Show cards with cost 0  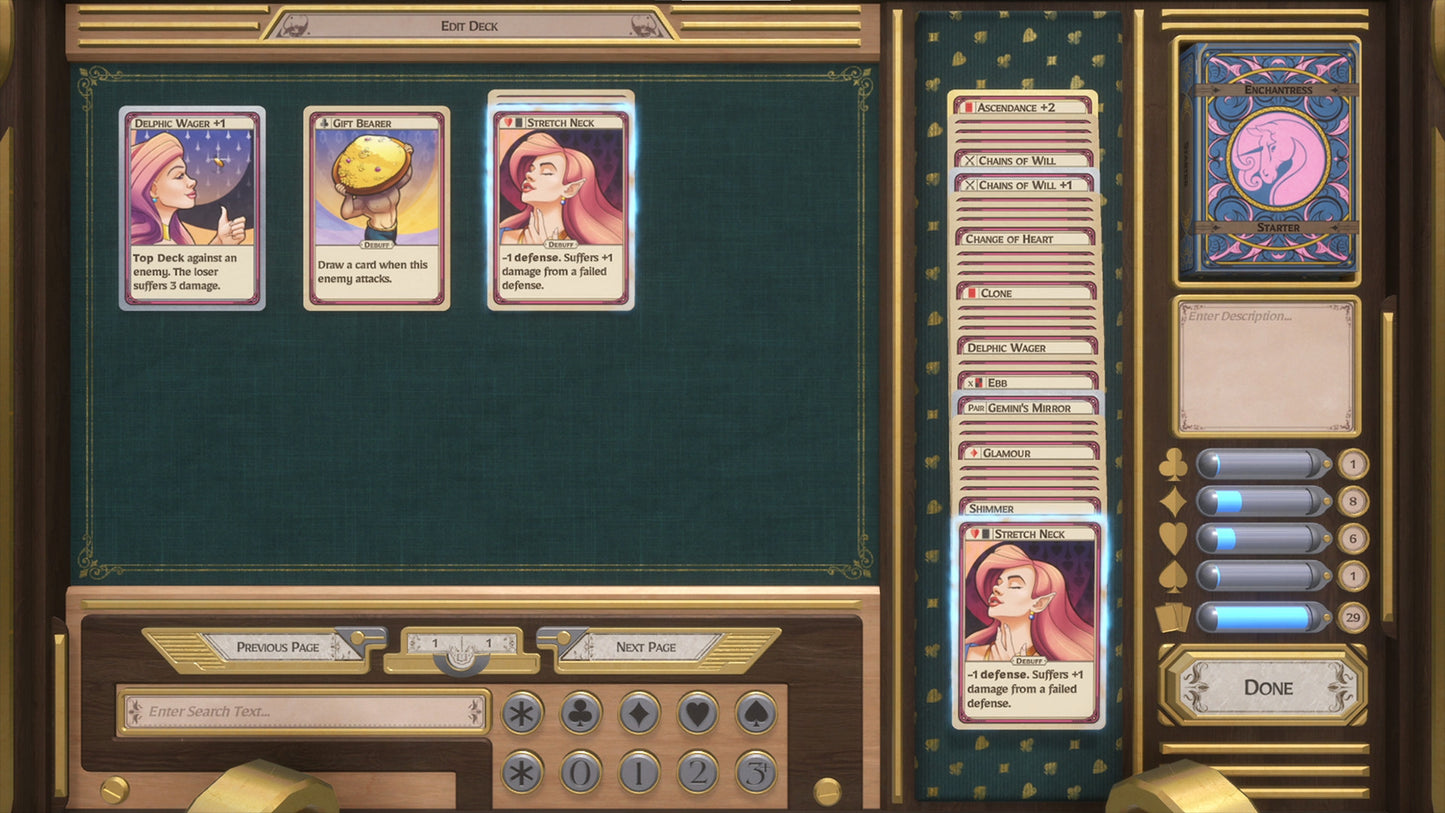[x=580, y=772]
